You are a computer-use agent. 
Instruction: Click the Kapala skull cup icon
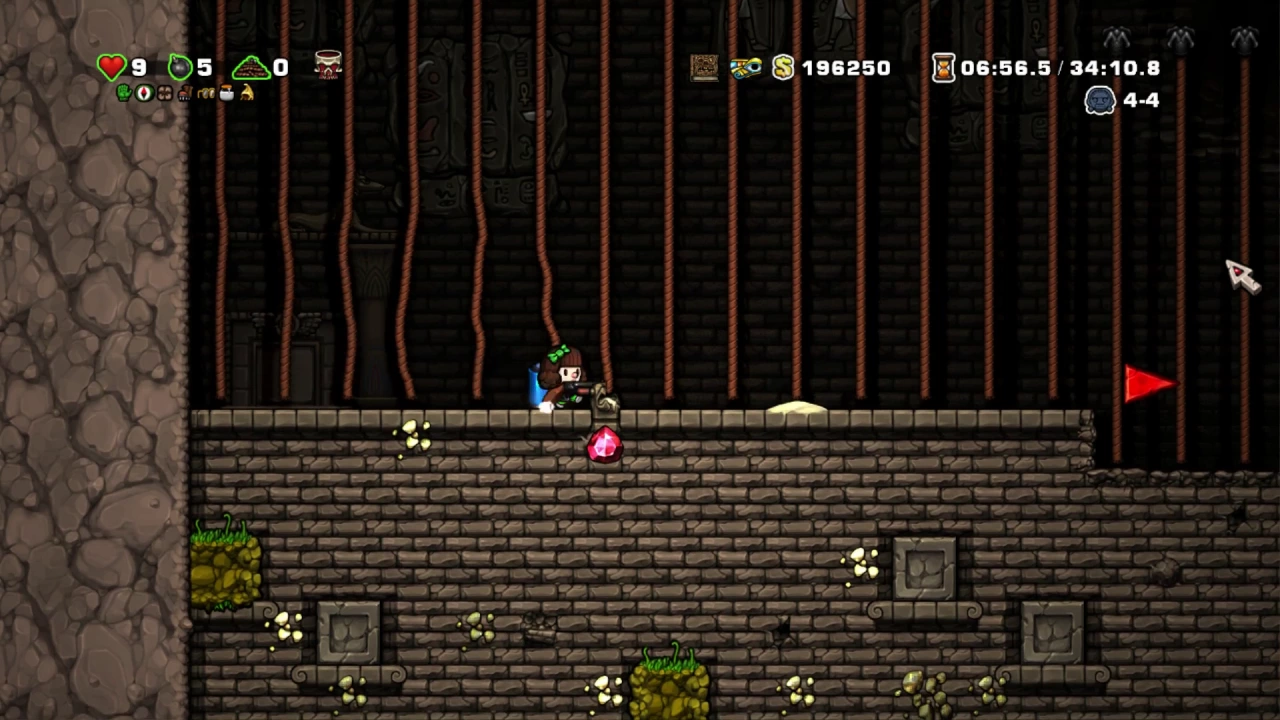point(328,64)
